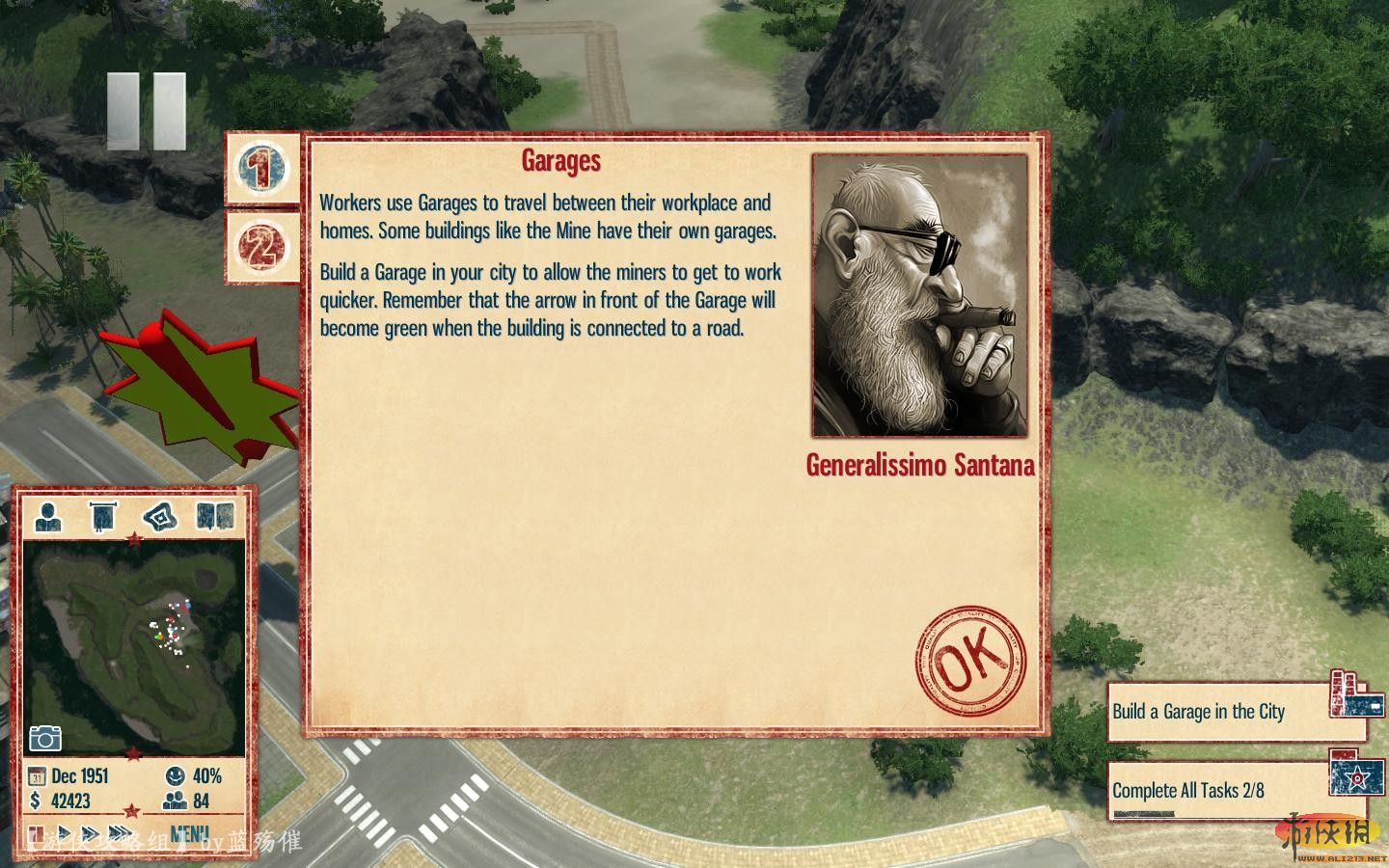Set the game to double-arrow fast speed

pos(91,833)
